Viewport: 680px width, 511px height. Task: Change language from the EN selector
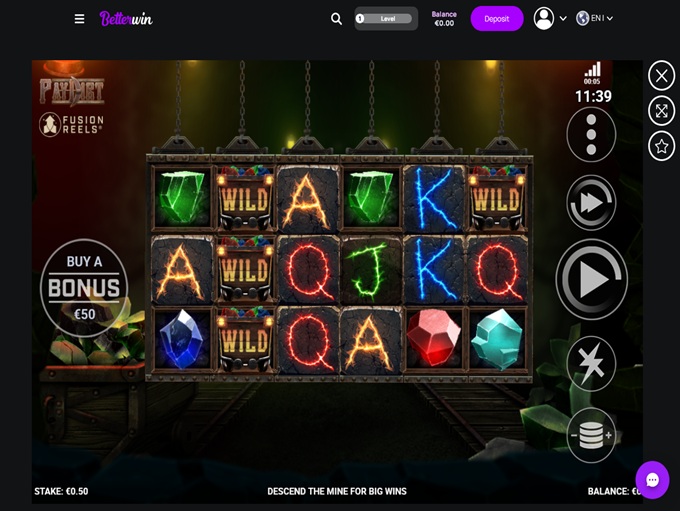click(595, 18)
